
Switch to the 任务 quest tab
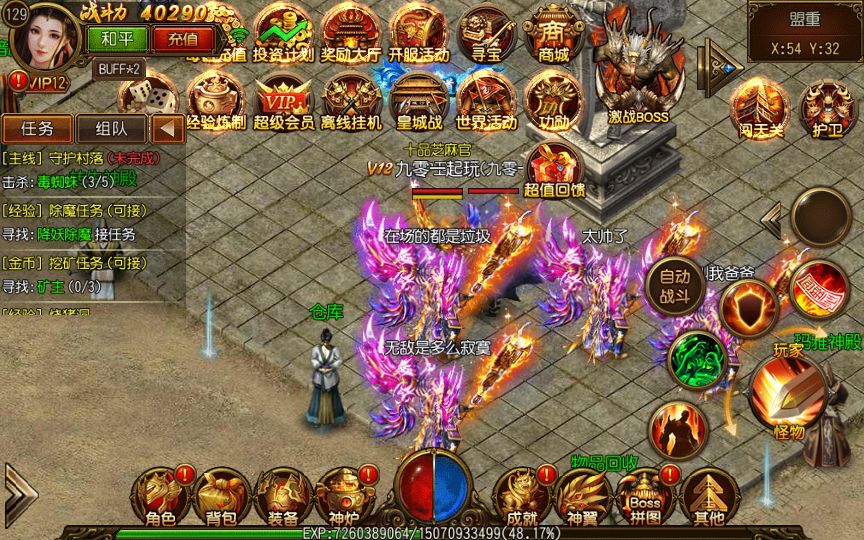pyautogui.click(x=37, y=128)
